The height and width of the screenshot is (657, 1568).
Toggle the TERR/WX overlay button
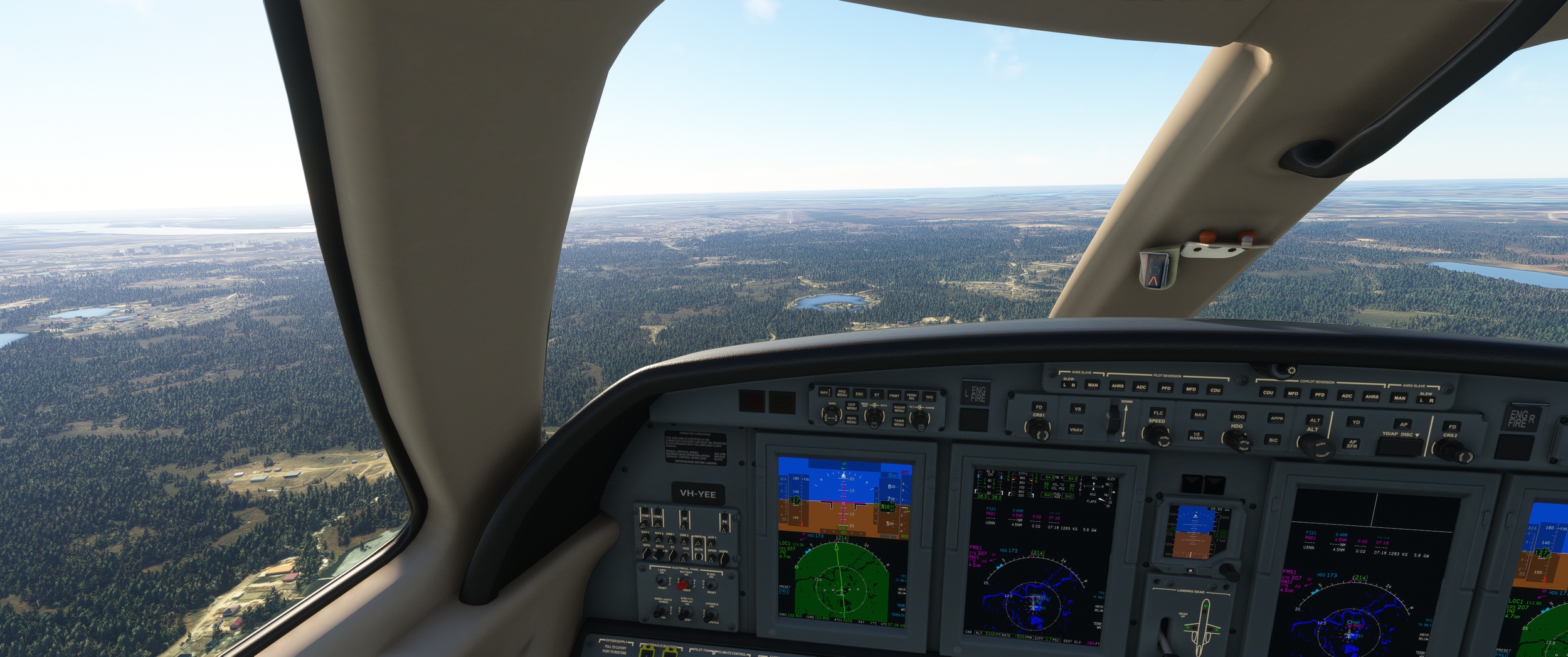[912, 396]
